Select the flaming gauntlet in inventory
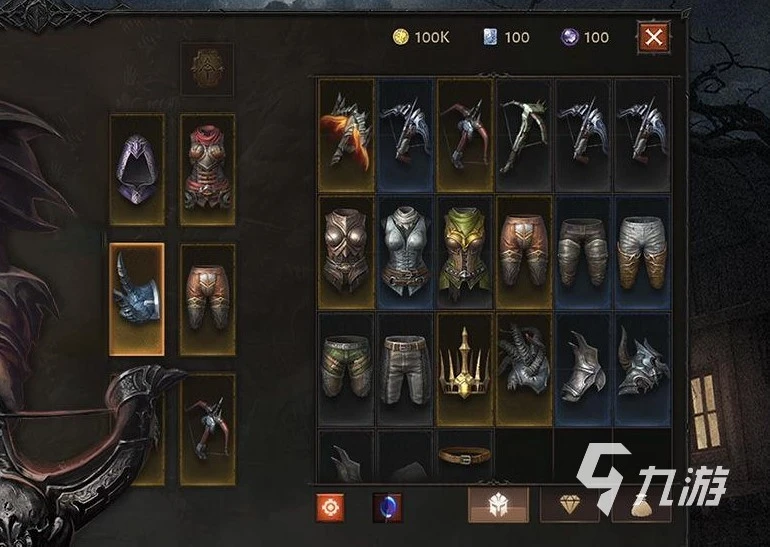 [346, 134]
